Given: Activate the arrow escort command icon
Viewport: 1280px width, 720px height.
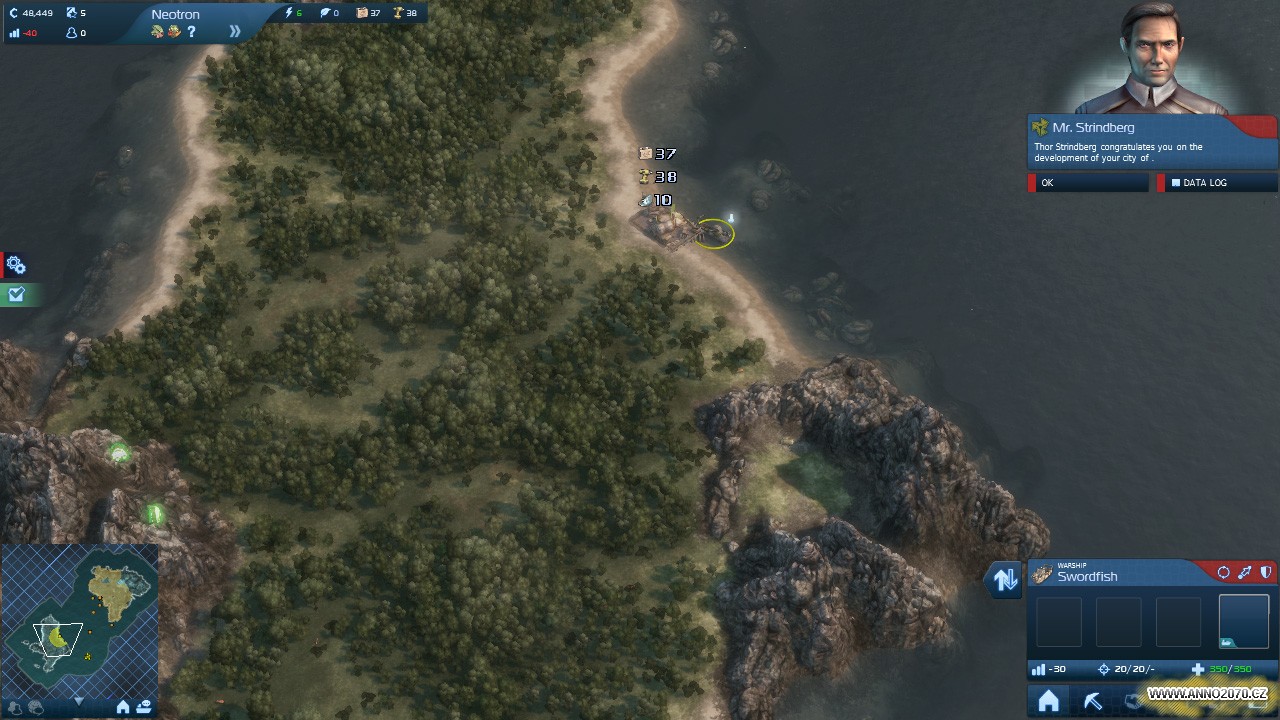Looking at the screenshot, I should (1244, 573).
